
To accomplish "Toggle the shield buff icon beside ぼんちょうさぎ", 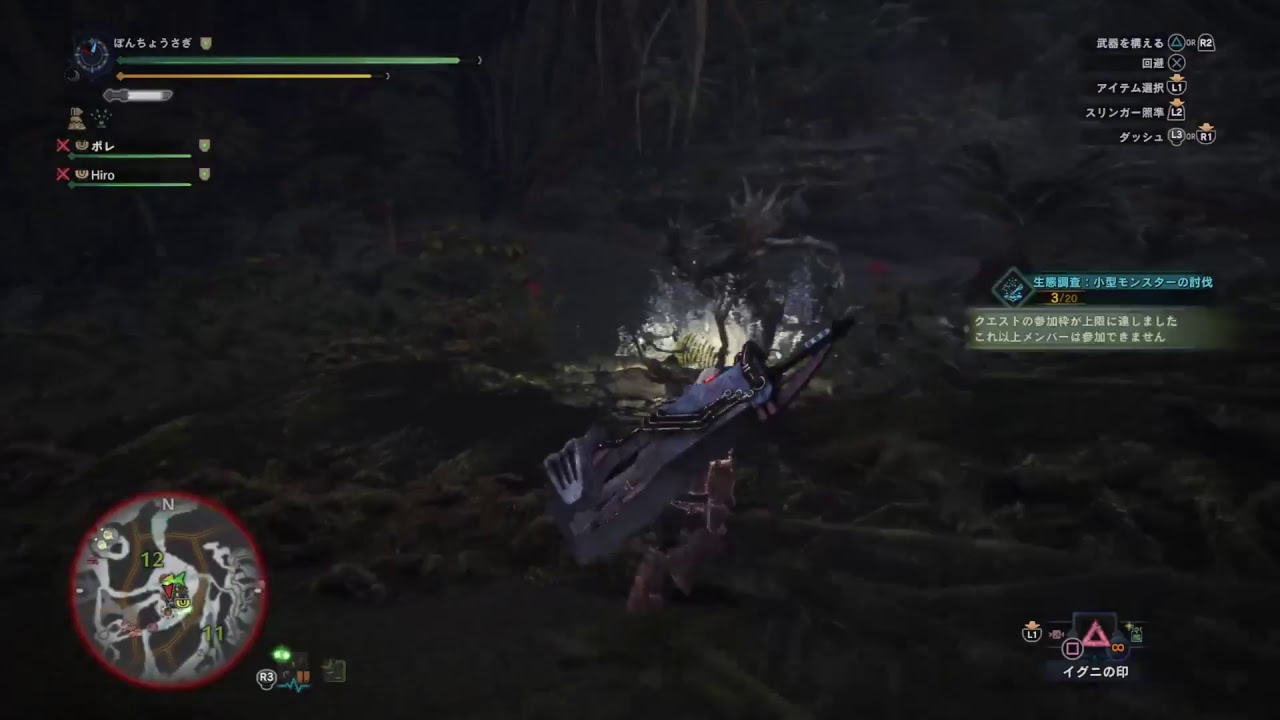I will 205,42.
